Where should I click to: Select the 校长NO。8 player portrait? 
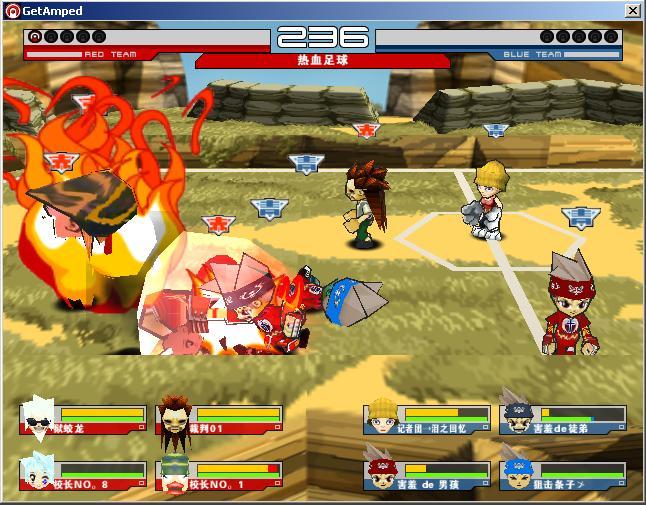point(40,474)
